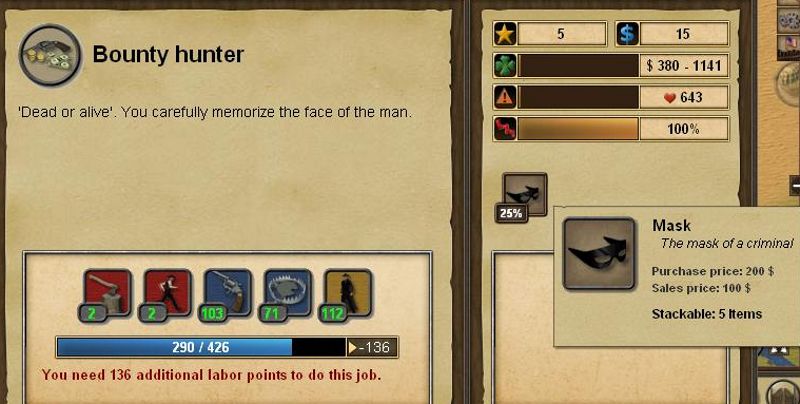Click the Bounty hunter job icon
This screenshot has width=800, height=404.
[50, 56]
